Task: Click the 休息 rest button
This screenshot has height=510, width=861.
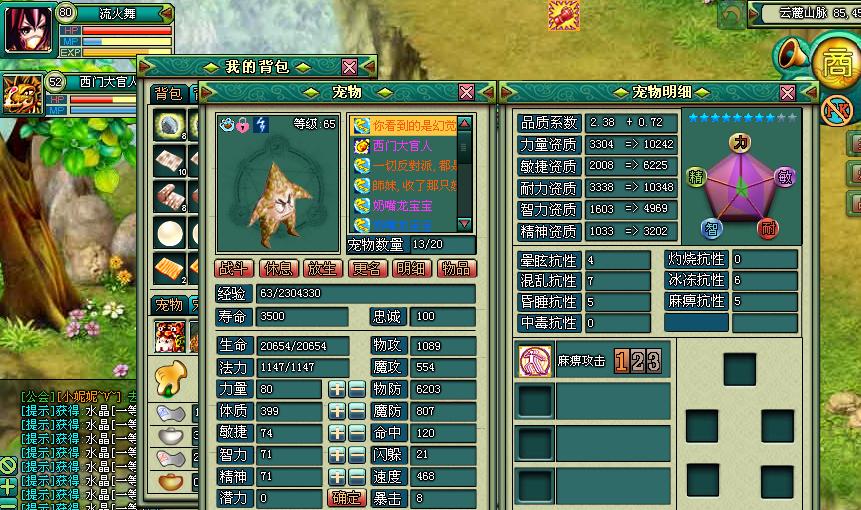Action: [x=276, y=268]
